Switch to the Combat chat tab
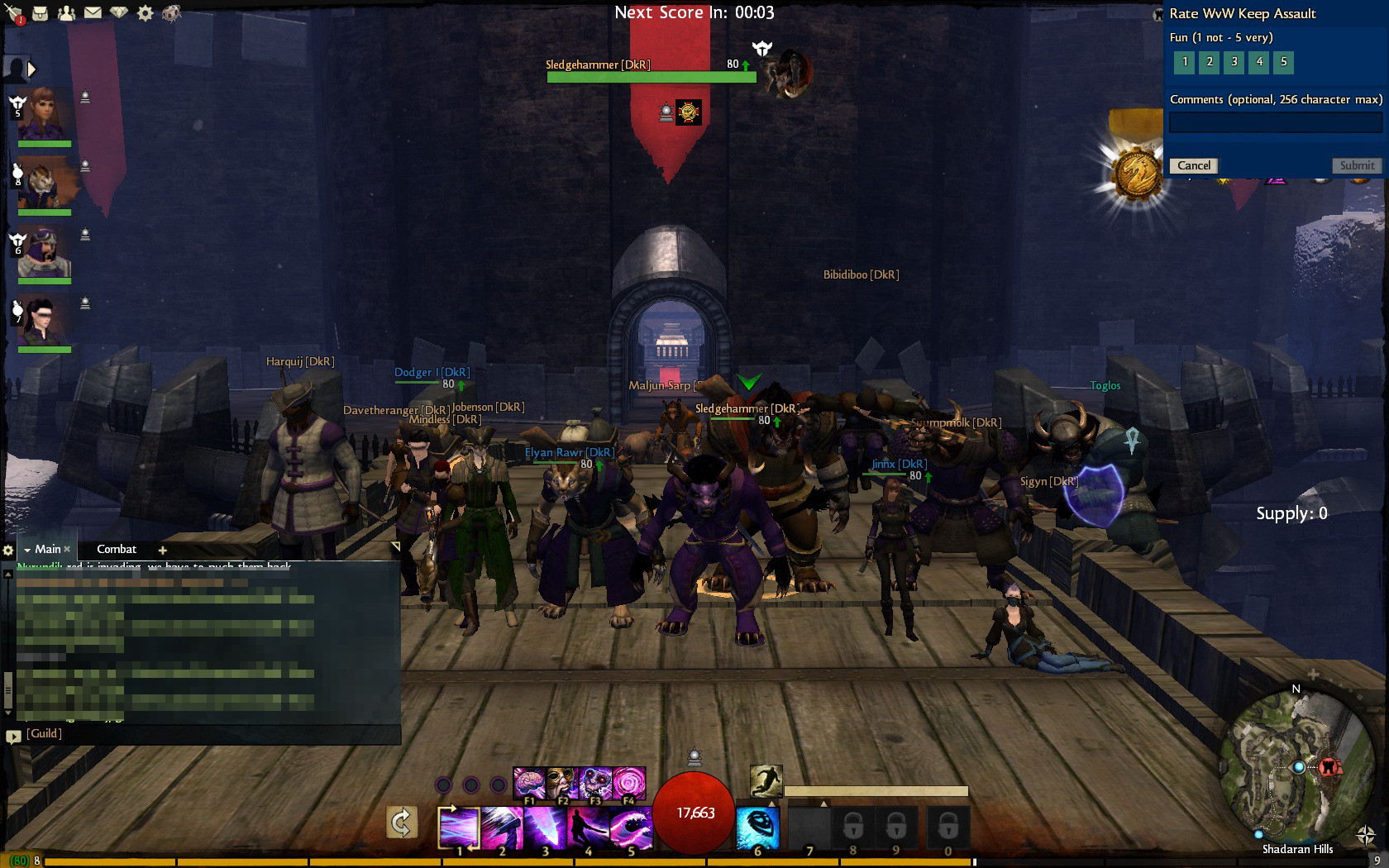1389x868 pixels. point(117,550)
